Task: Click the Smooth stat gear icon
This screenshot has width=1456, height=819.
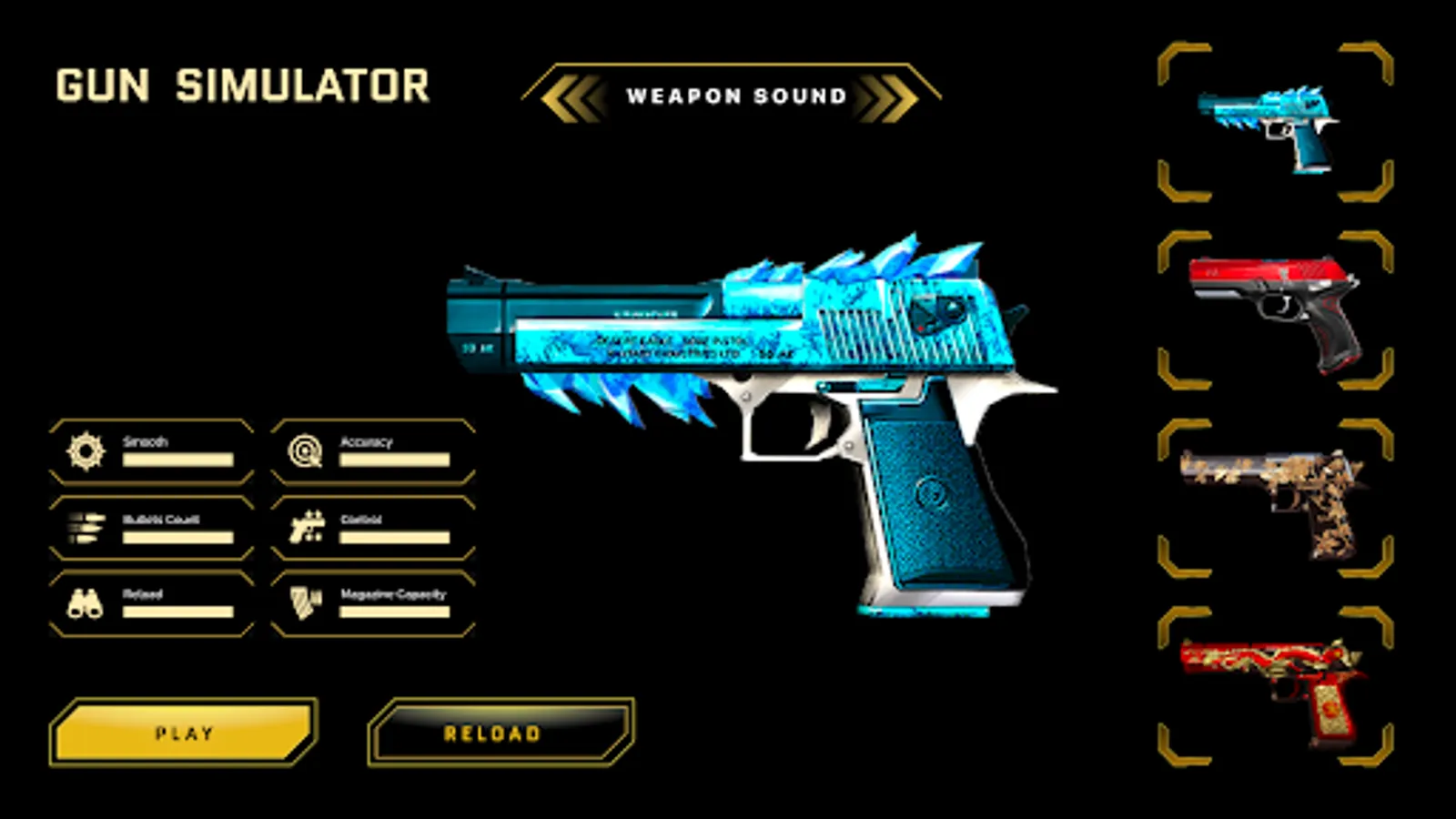Action: (x=86, y=450)
